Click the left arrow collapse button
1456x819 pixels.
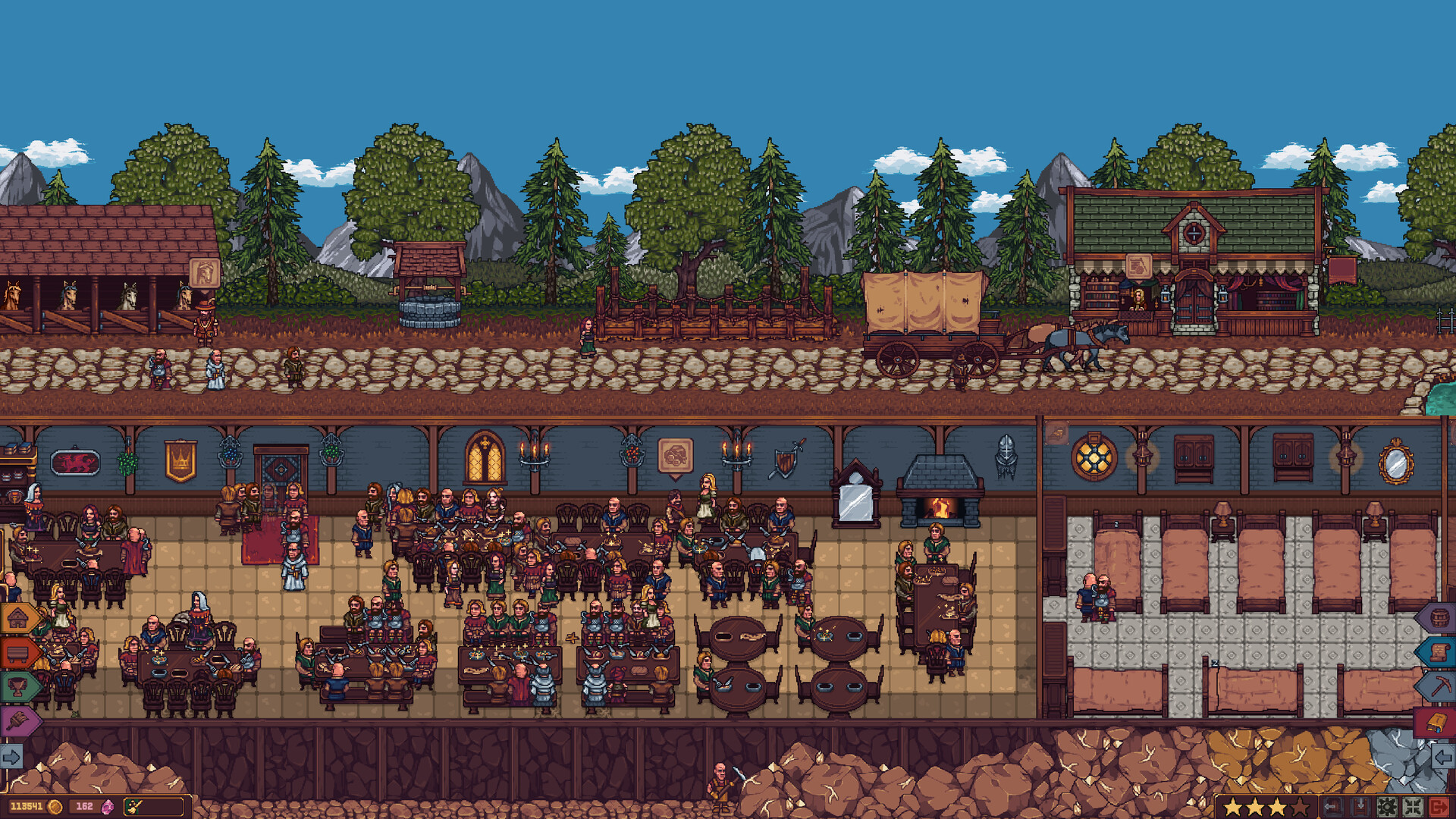1443,756
